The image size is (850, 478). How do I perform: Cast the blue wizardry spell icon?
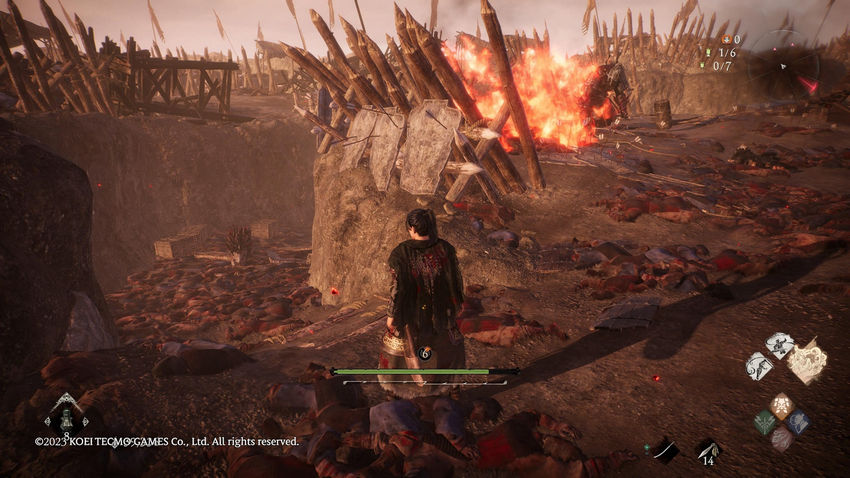point(797,421)
